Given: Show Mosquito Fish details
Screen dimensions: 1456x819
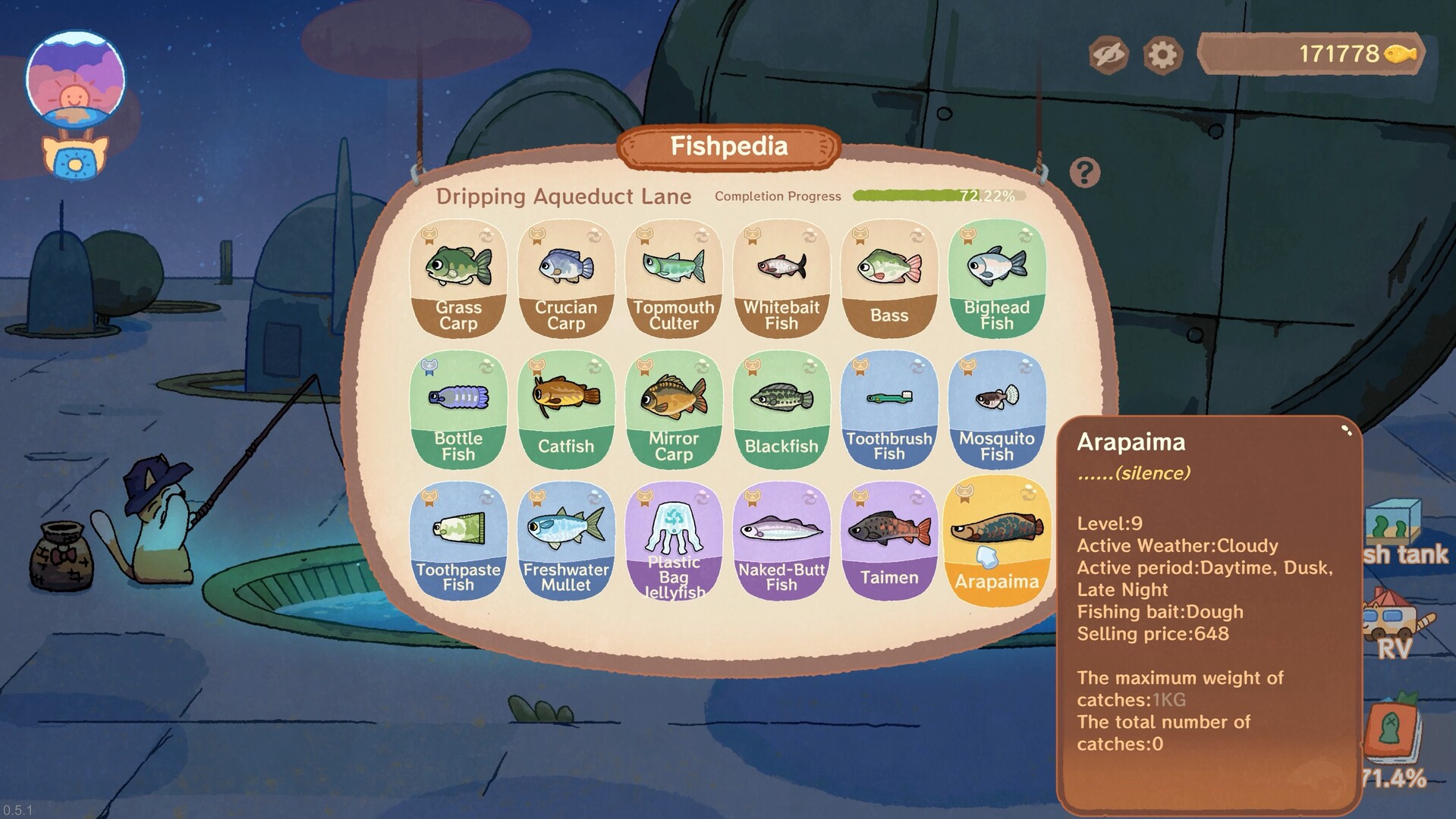Looking at the screenshot, I should click(x=997, y=409).
